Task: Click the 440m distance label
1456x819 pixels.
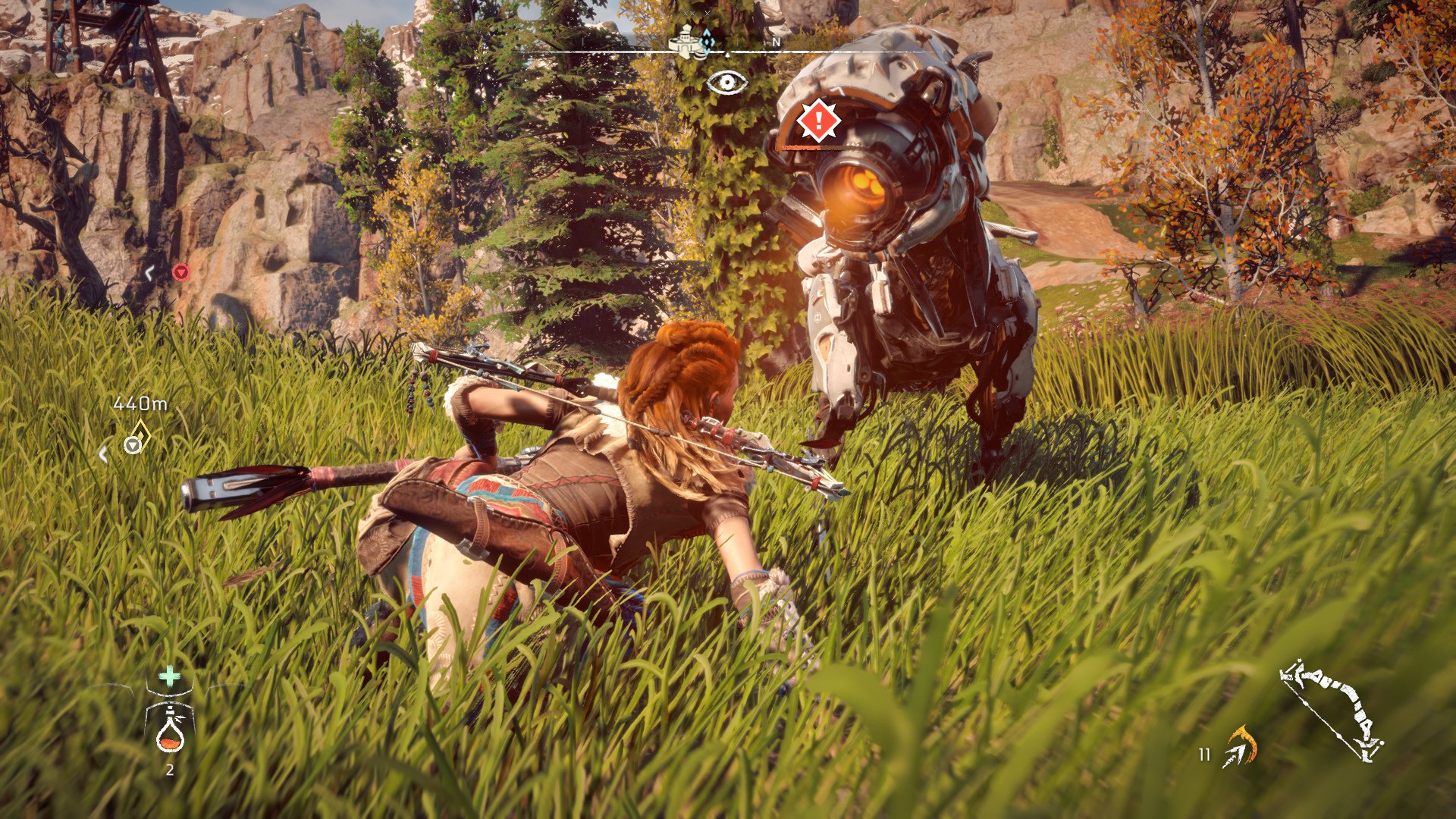Action: (140, 403)
